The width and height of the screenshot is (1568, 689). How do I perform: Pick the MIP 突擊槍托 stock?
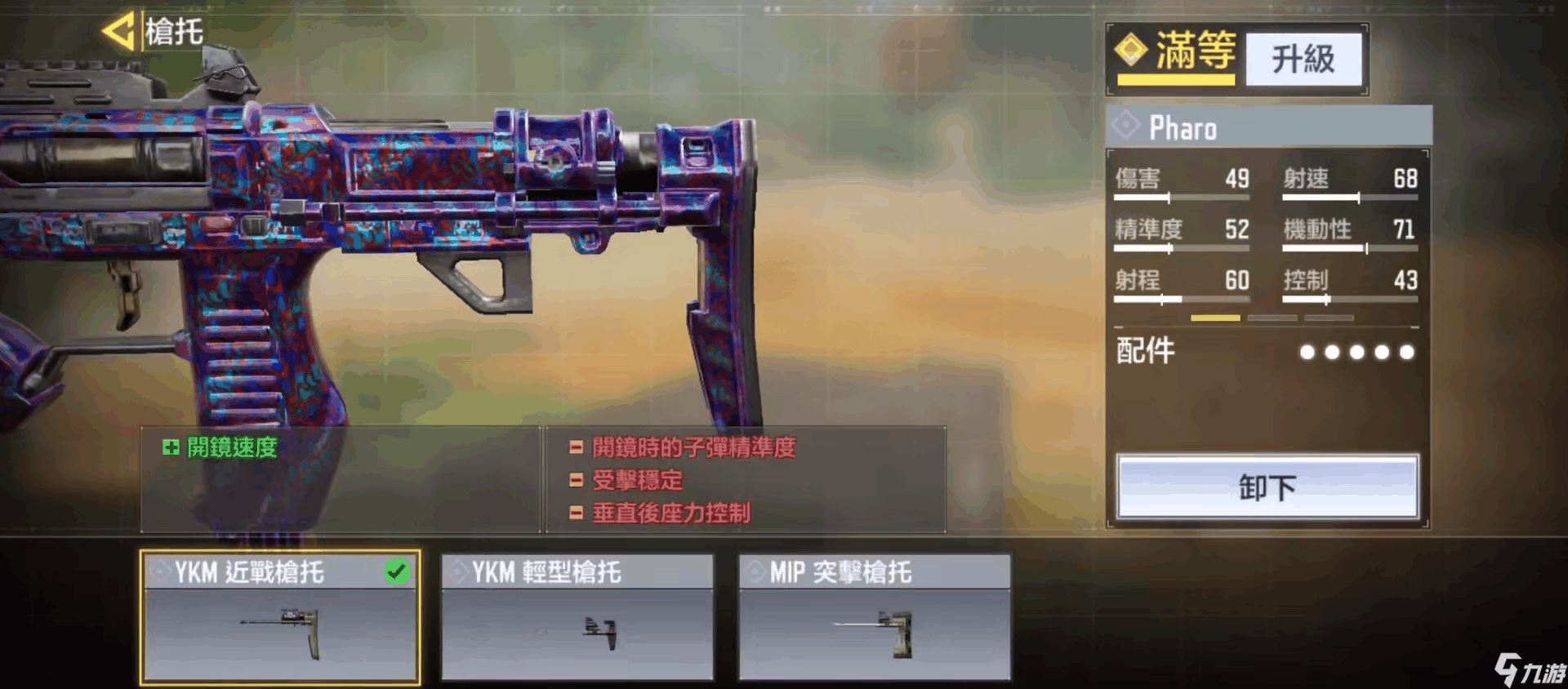[x=875, y=617]
